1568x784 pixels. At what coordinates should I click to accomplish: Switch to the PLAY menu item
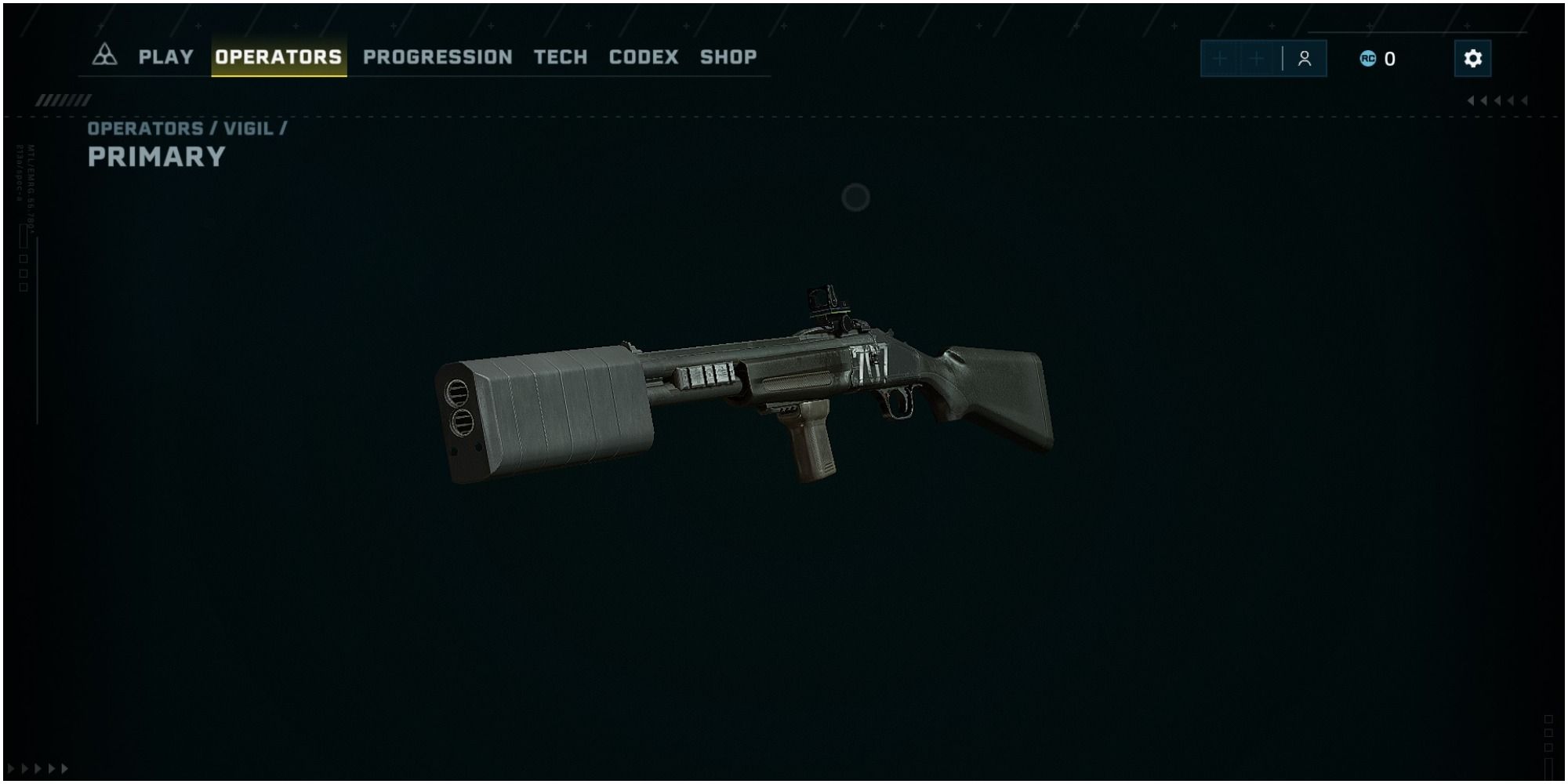click(x=165, y=56)
